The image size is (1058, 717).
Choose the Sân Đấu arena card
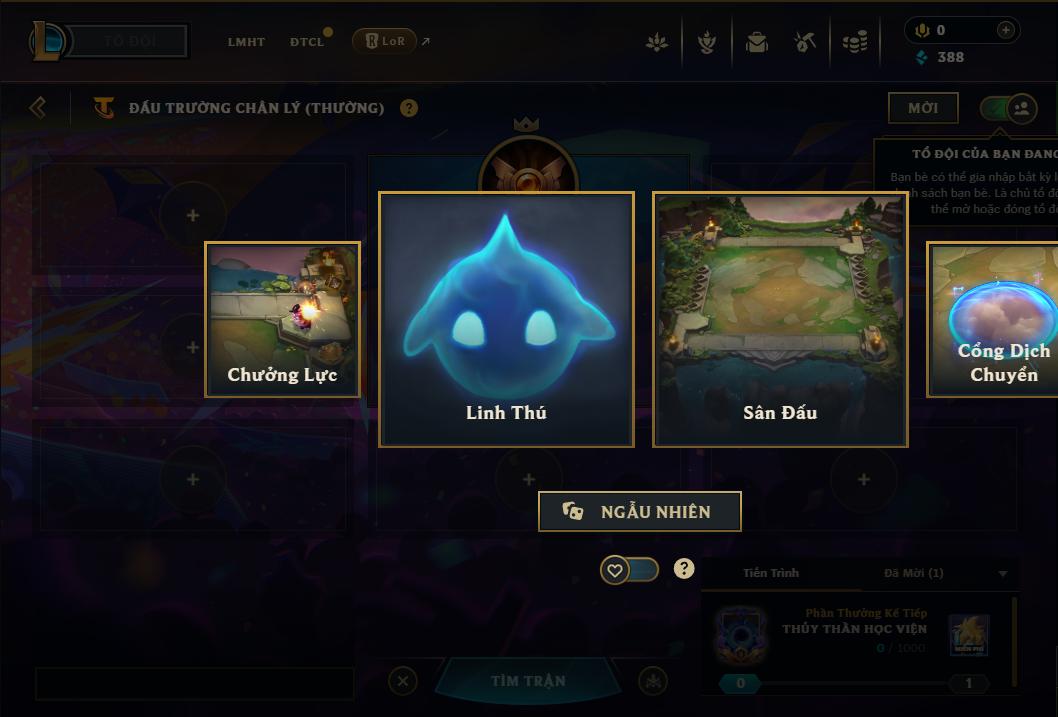pos(780,319)
